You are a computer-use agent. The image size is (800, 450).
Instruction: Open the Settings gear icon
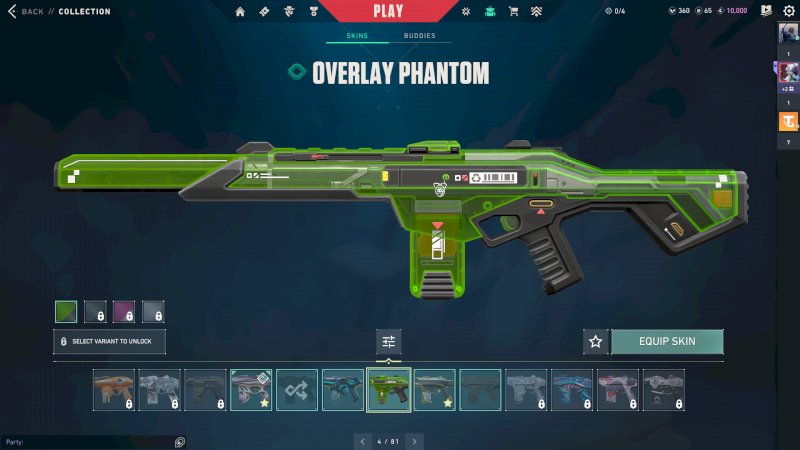click(788, 11)
